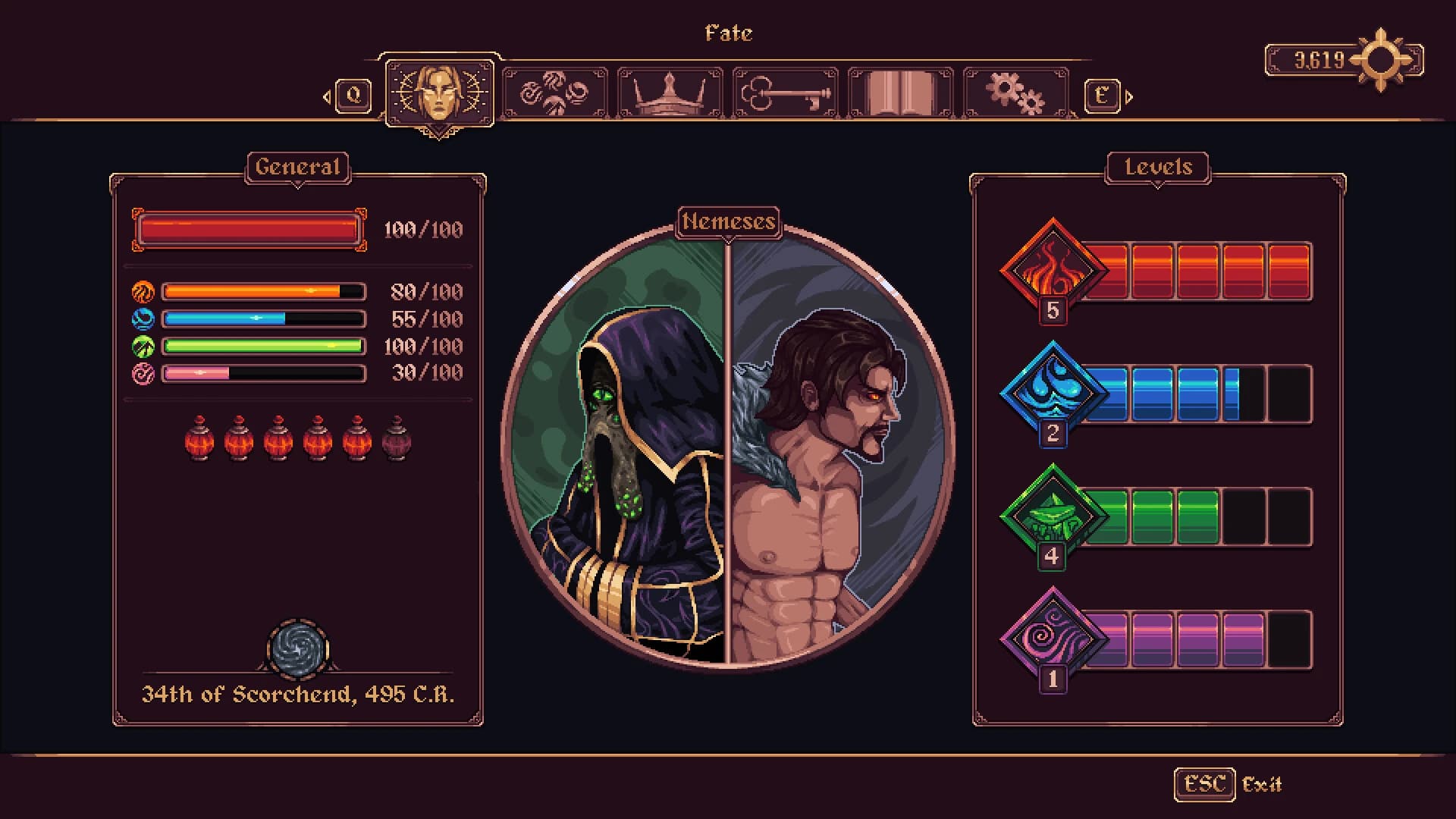Viewport: 1456px width, 819px height.
Task: Click the E arrow to cycle tabs right
Action: pos(1102,96)
